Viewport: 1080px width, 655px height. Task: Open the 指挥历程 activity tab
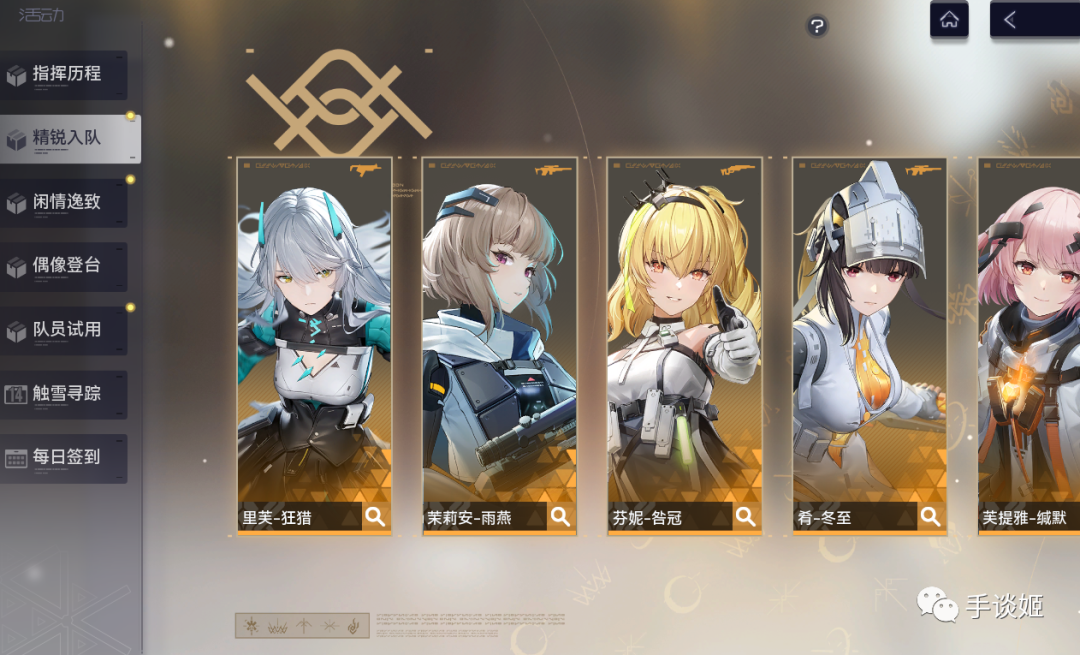pyautogui.click(x=65, y=75)
